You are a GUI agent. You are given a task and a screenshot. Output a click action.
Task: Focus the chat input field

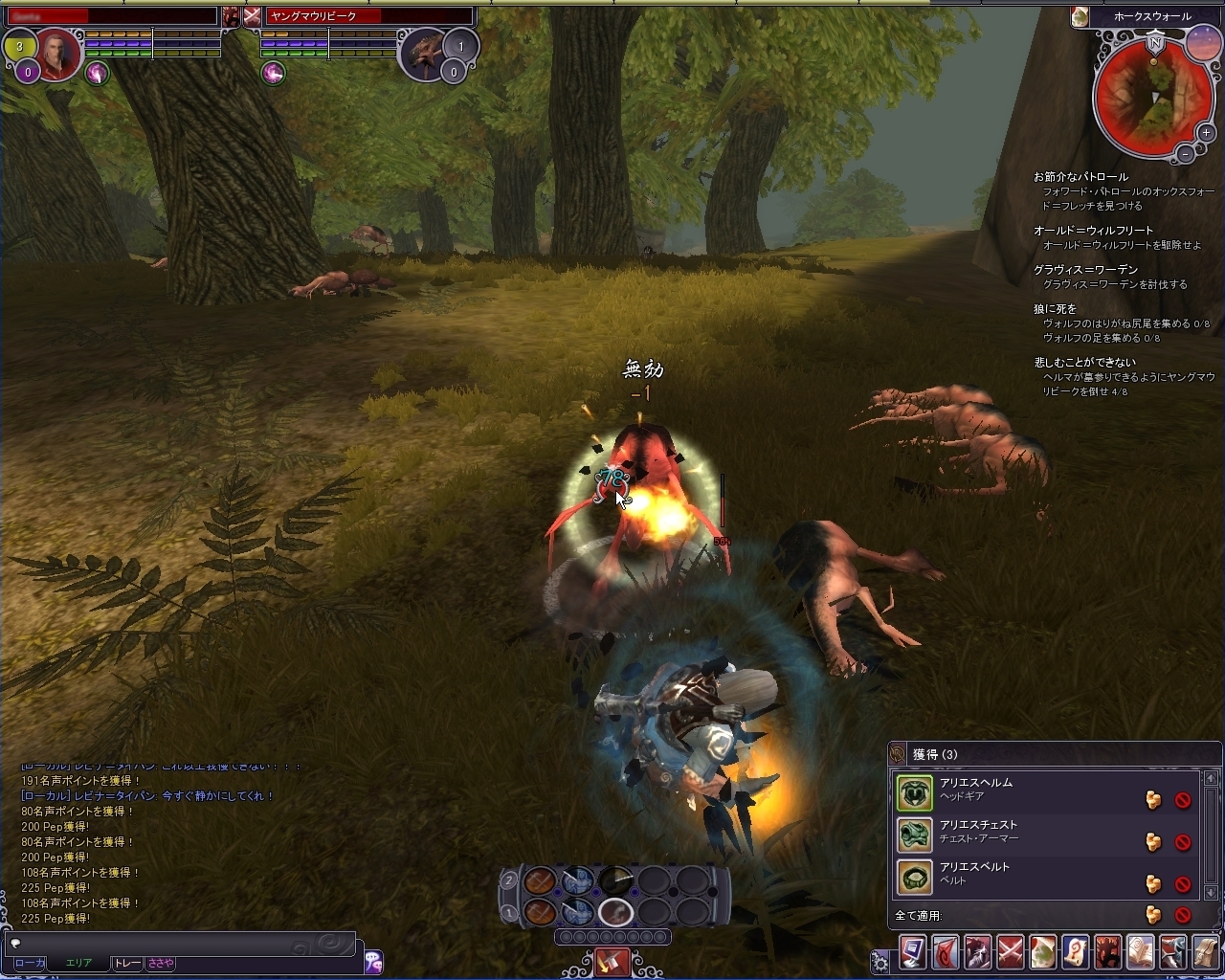(x=182, y=943)
